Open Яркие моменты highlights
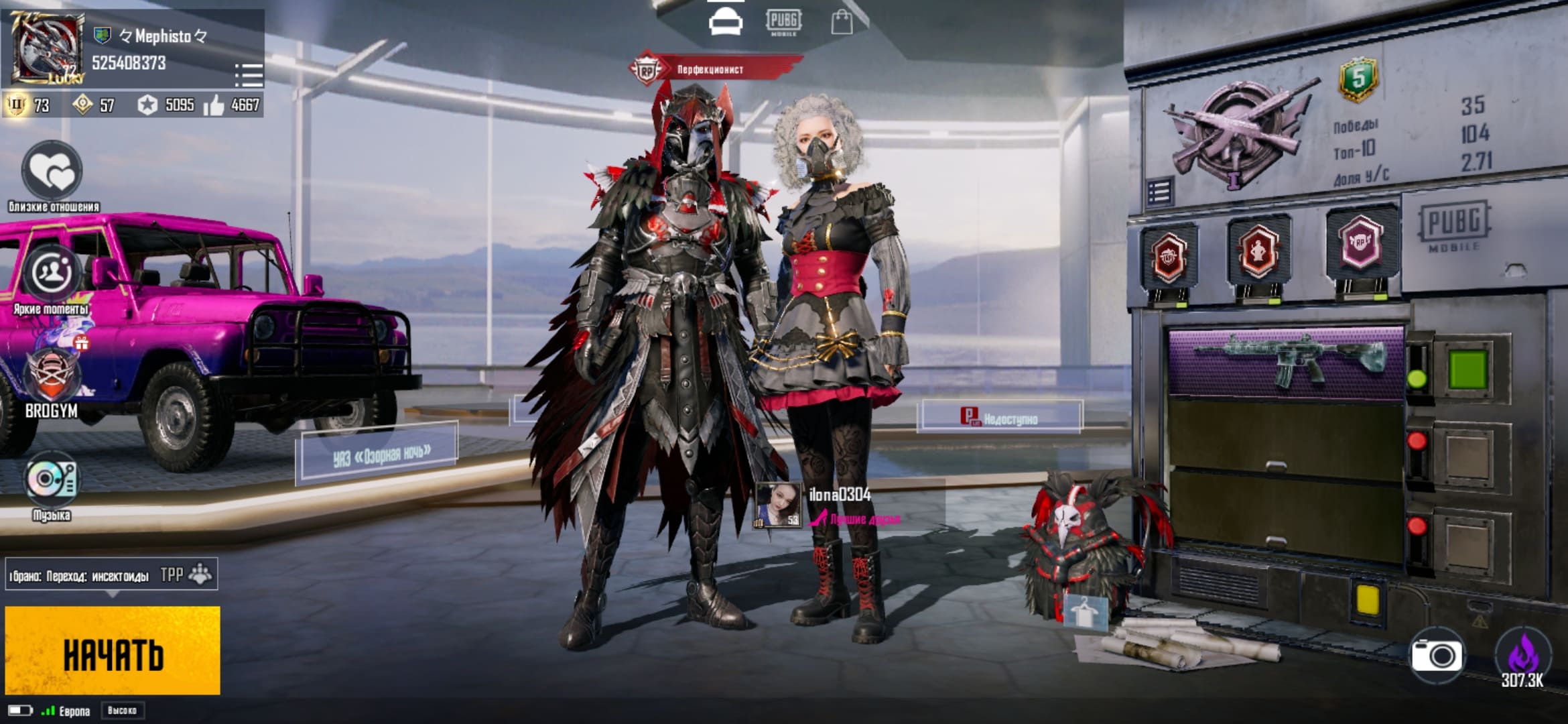 coord(52,274)
